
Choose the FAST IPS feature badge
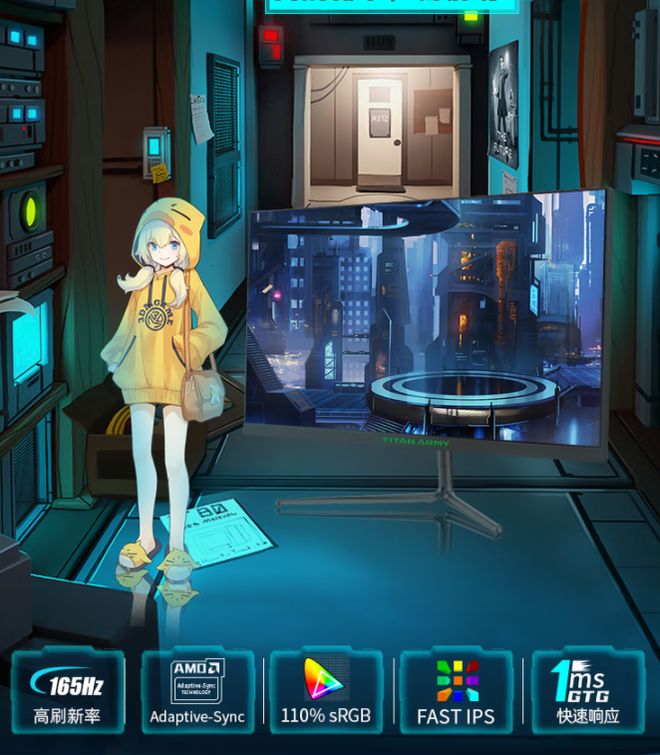tap(456, 692)
